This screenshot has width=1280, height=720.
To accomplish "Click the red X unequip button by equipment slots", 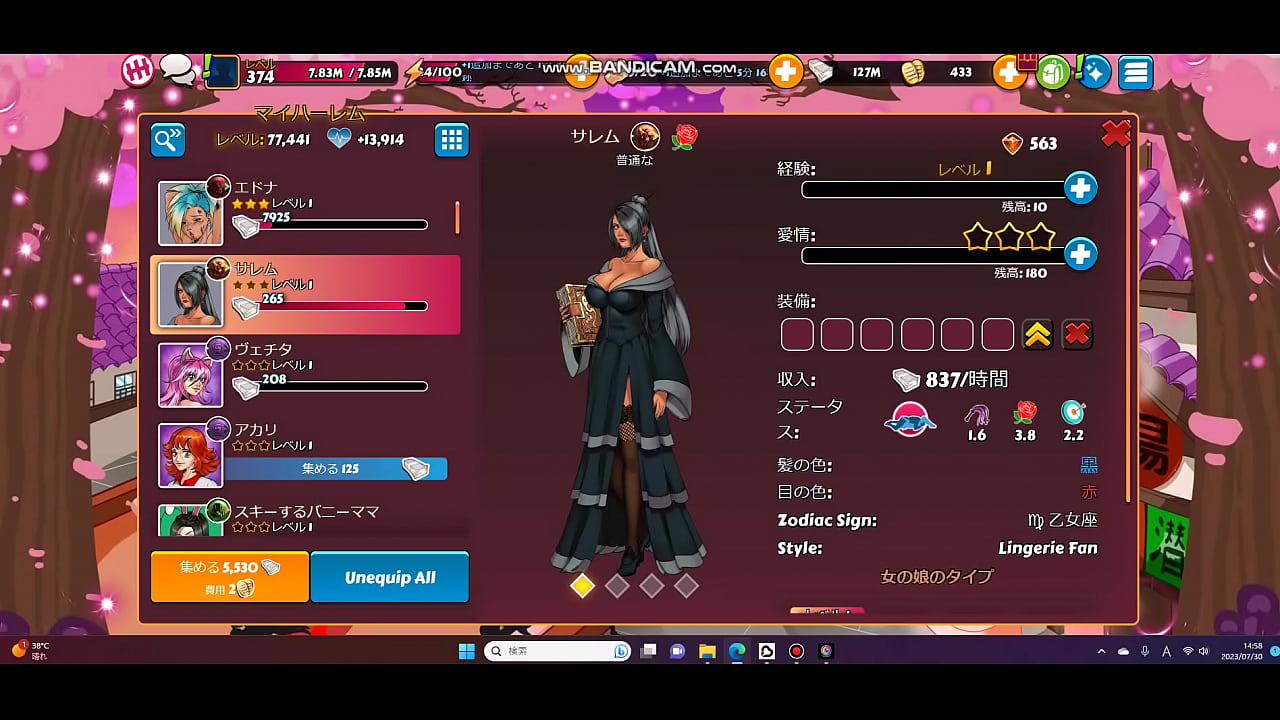I will click(1077, 335).
